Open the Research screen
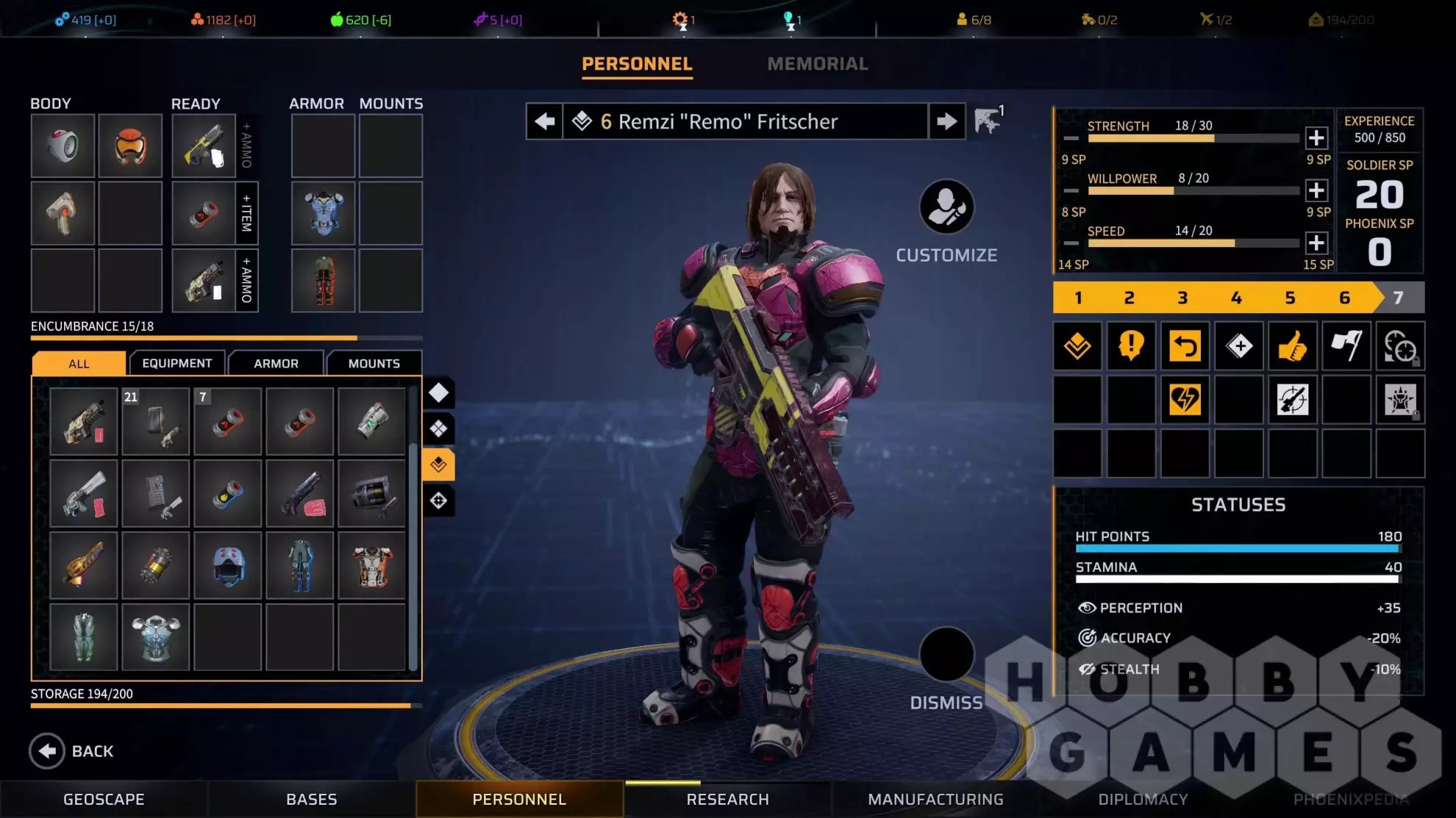 click(x=727, y=799)
